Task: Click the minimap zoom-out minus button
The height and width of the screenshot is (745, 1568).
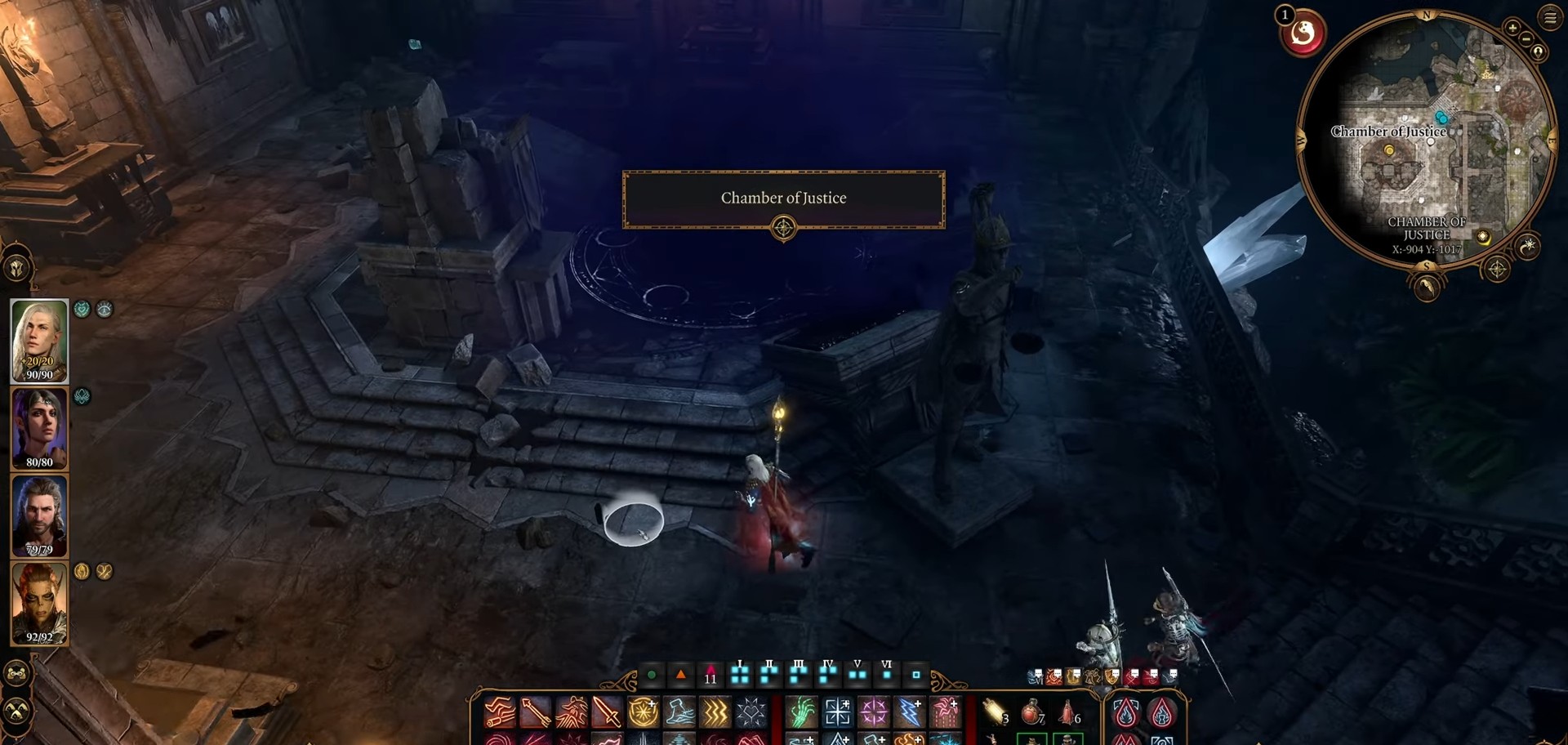Action: pos(1526,38)
